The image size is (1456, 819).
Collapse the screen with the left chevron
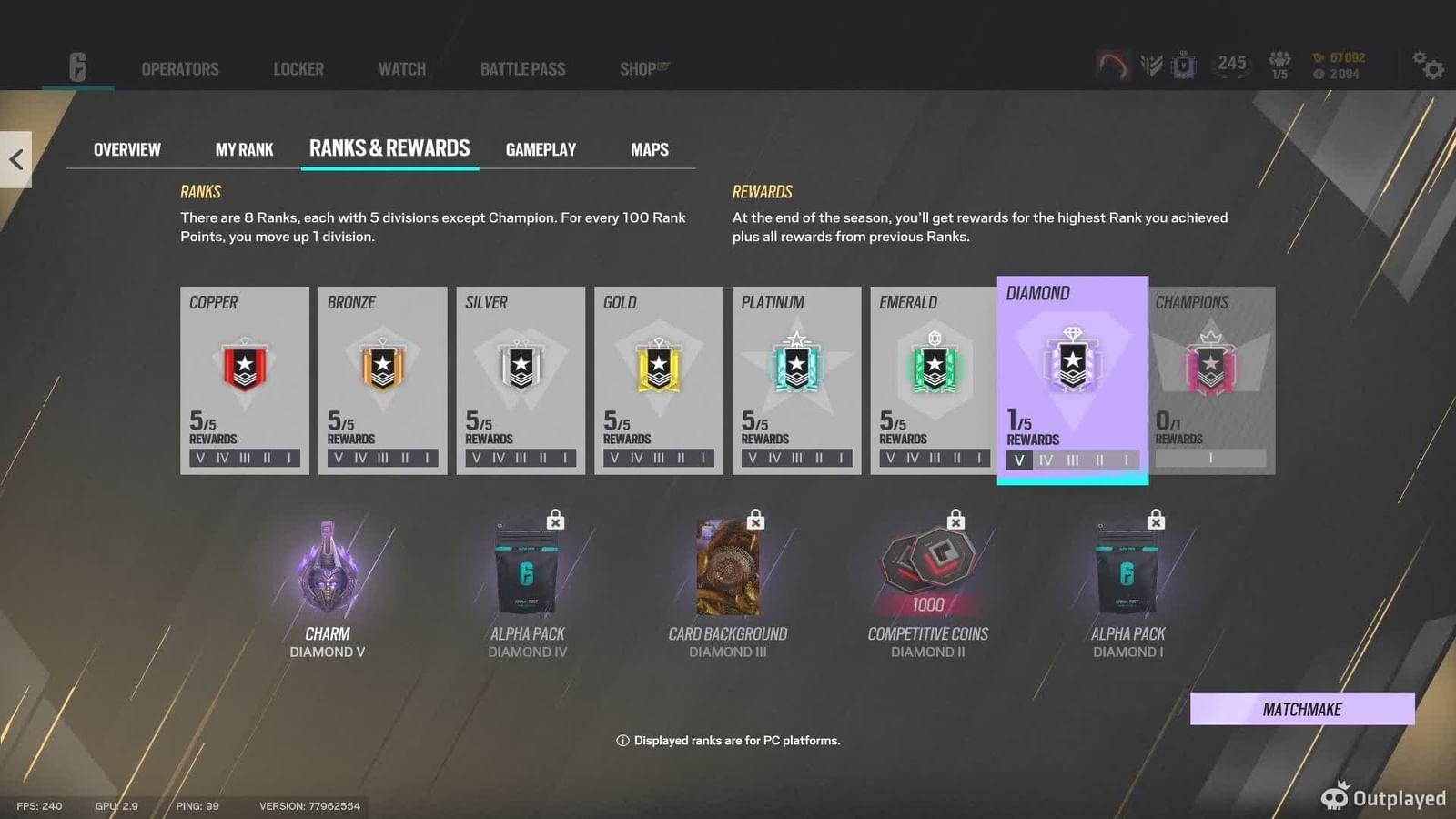point(15,158)
